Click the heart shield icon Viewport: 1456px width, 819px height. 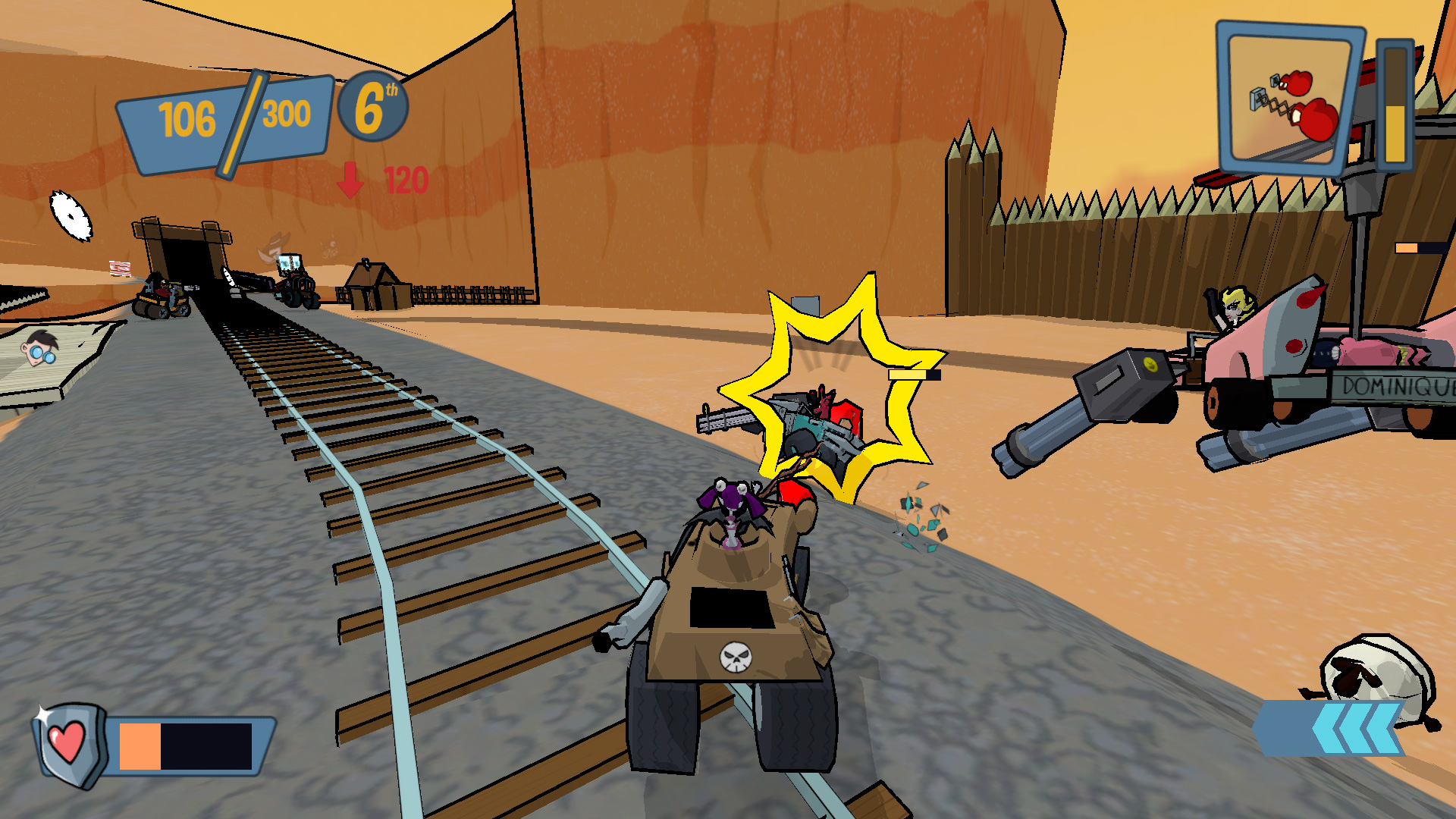tap(68, 743)
